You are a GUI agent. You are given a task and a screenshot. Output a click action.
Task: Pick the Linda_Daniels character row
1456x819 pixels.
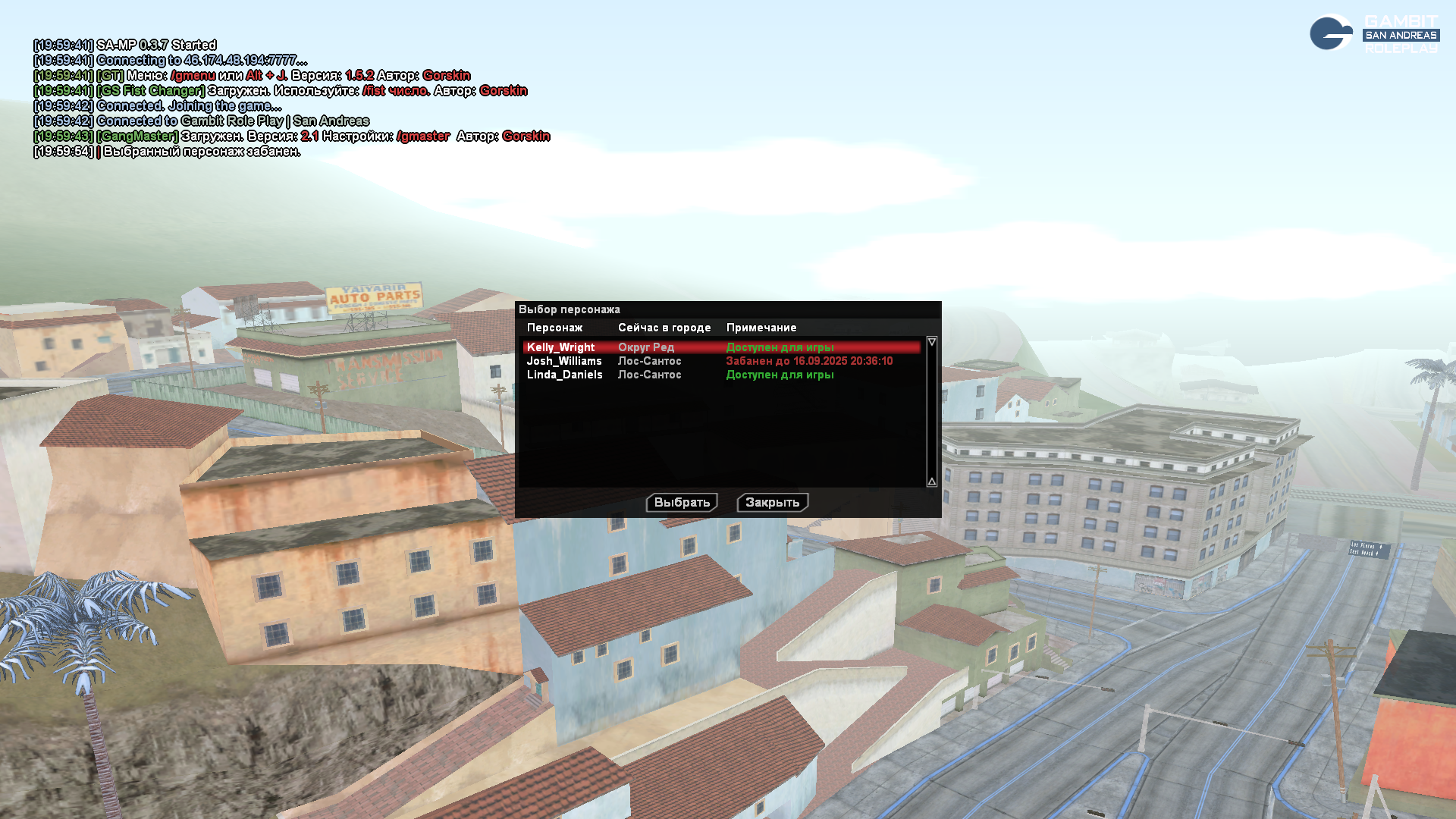click(565, 375)
